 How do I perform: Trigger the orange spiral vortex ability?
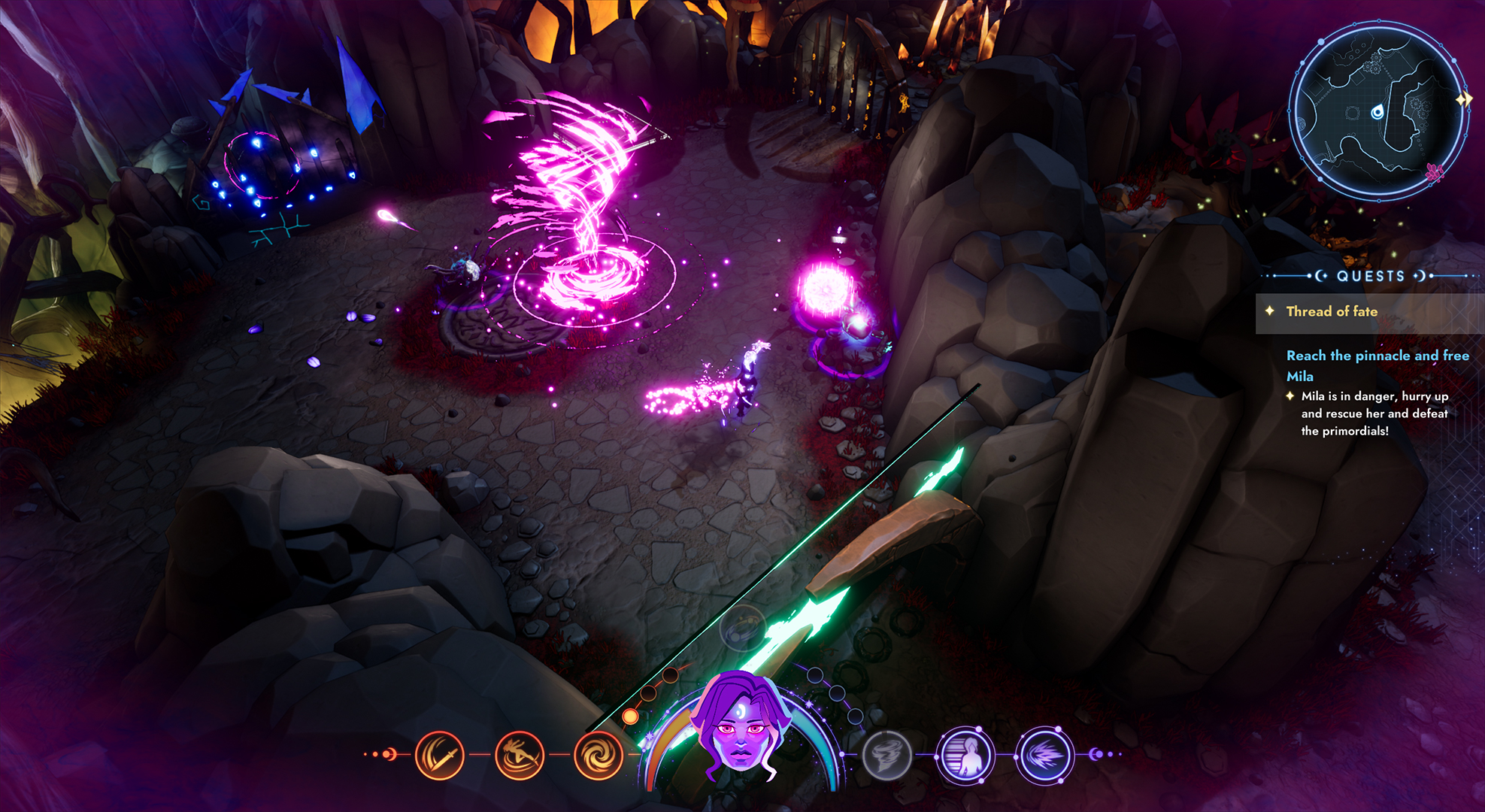599,755
